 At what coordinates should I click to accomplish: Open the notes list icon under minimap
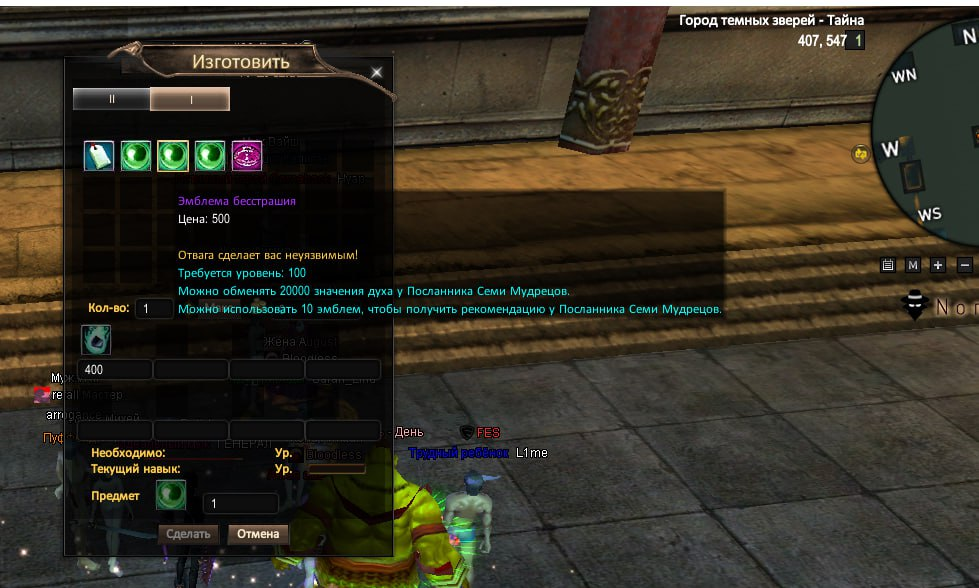[887, 265]
